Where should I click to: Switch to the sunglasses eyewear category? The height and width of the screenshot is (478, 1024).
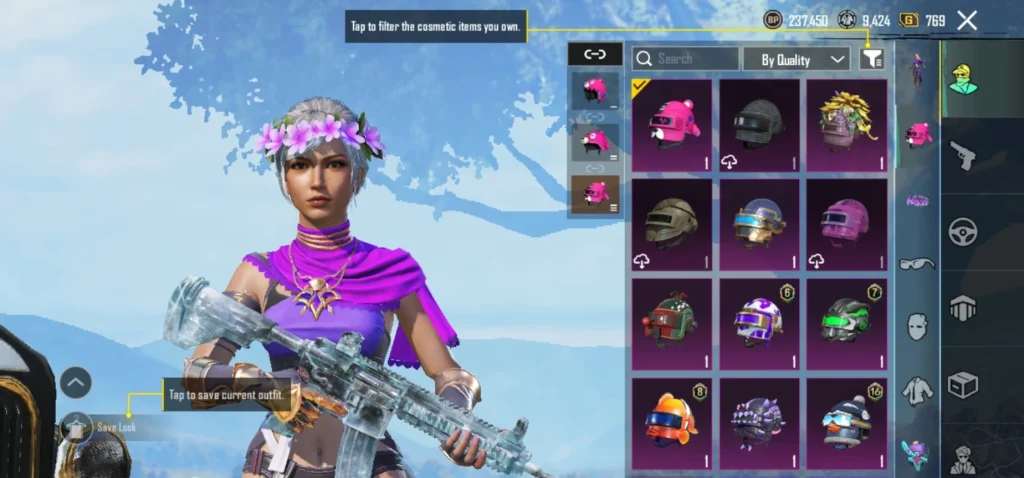[x=917, y=264]
